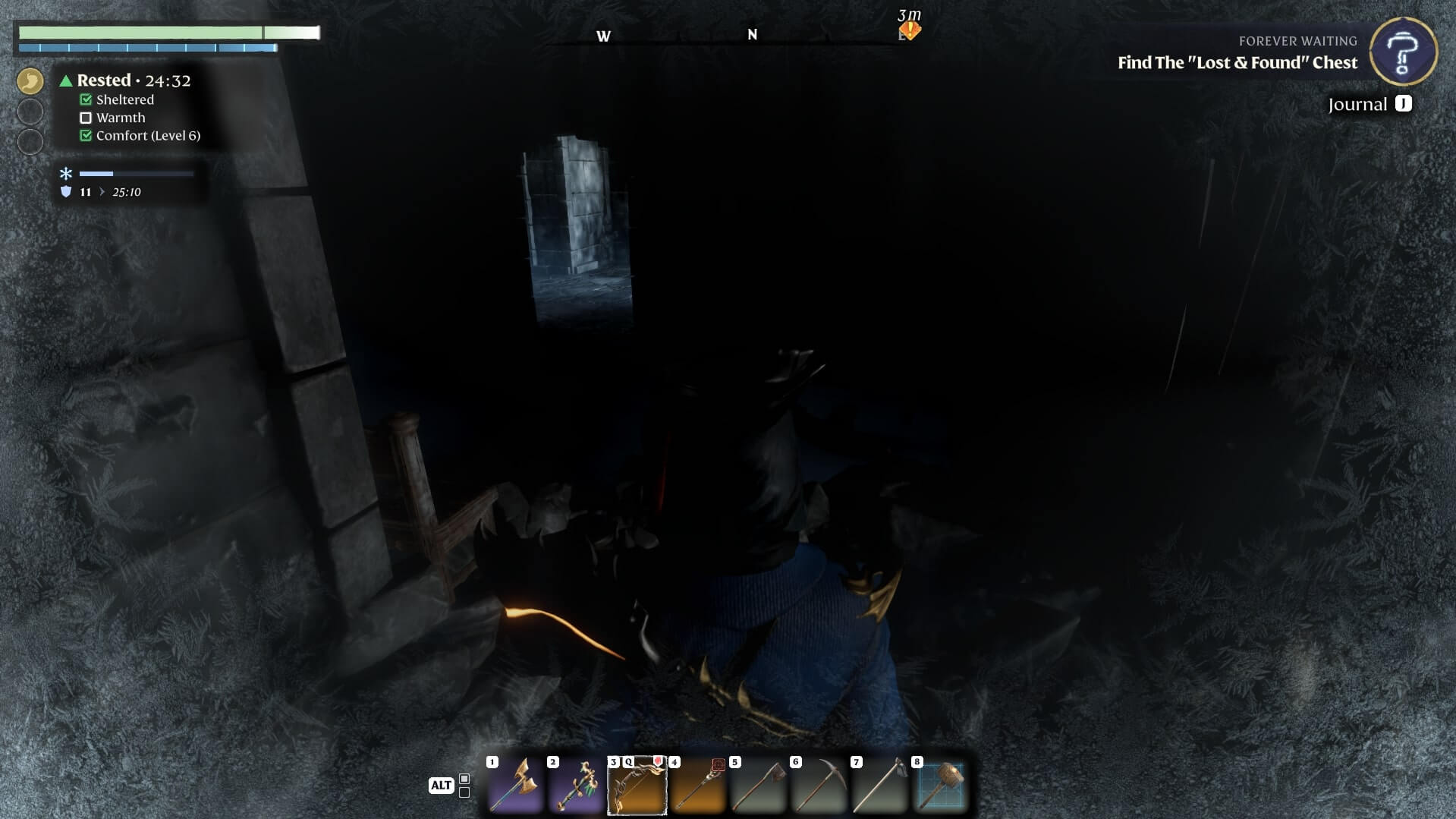Pick the pickaxe in hotbar slot 6

819,786
